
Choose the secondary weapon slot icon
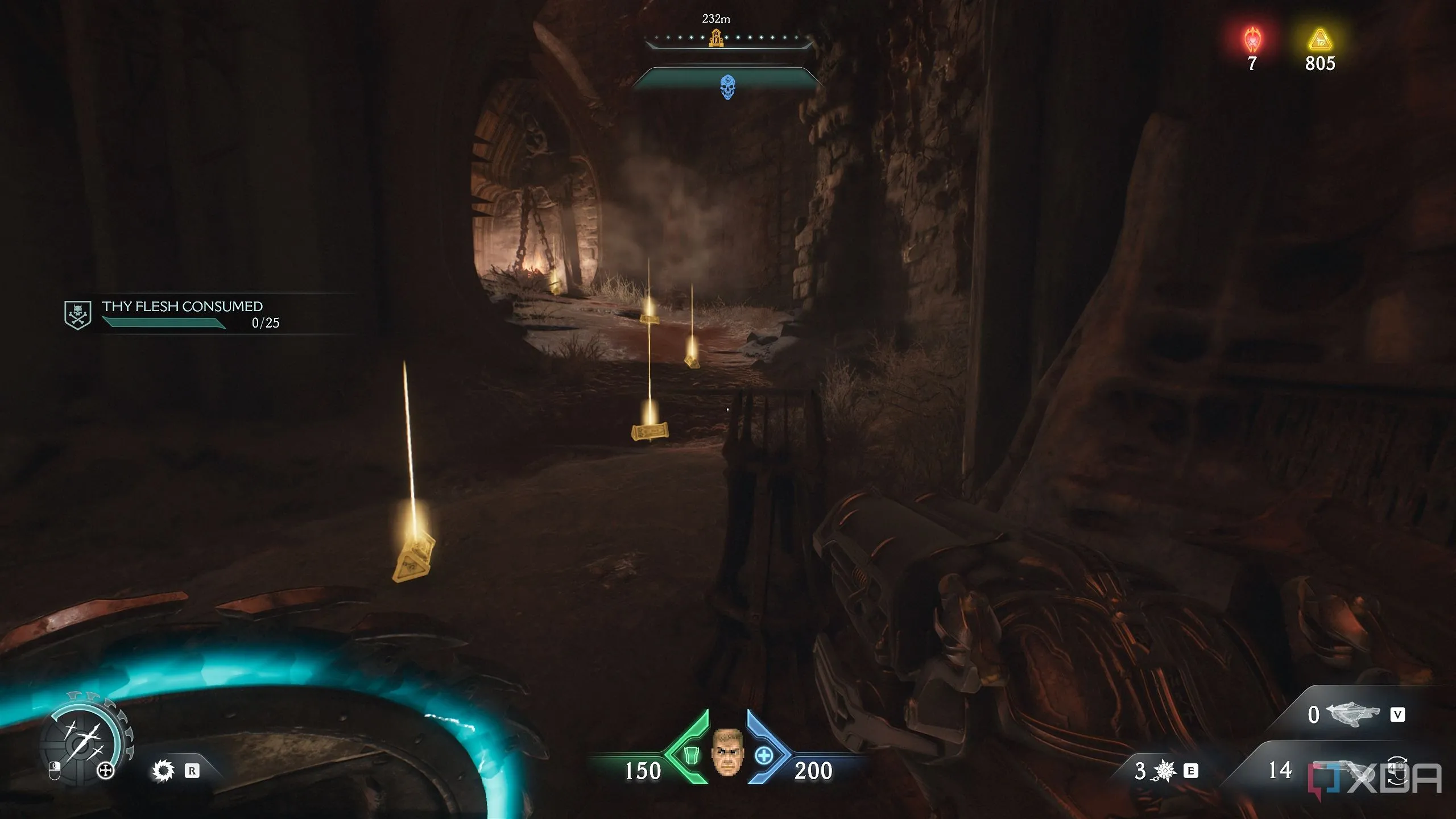[1352, 714]
